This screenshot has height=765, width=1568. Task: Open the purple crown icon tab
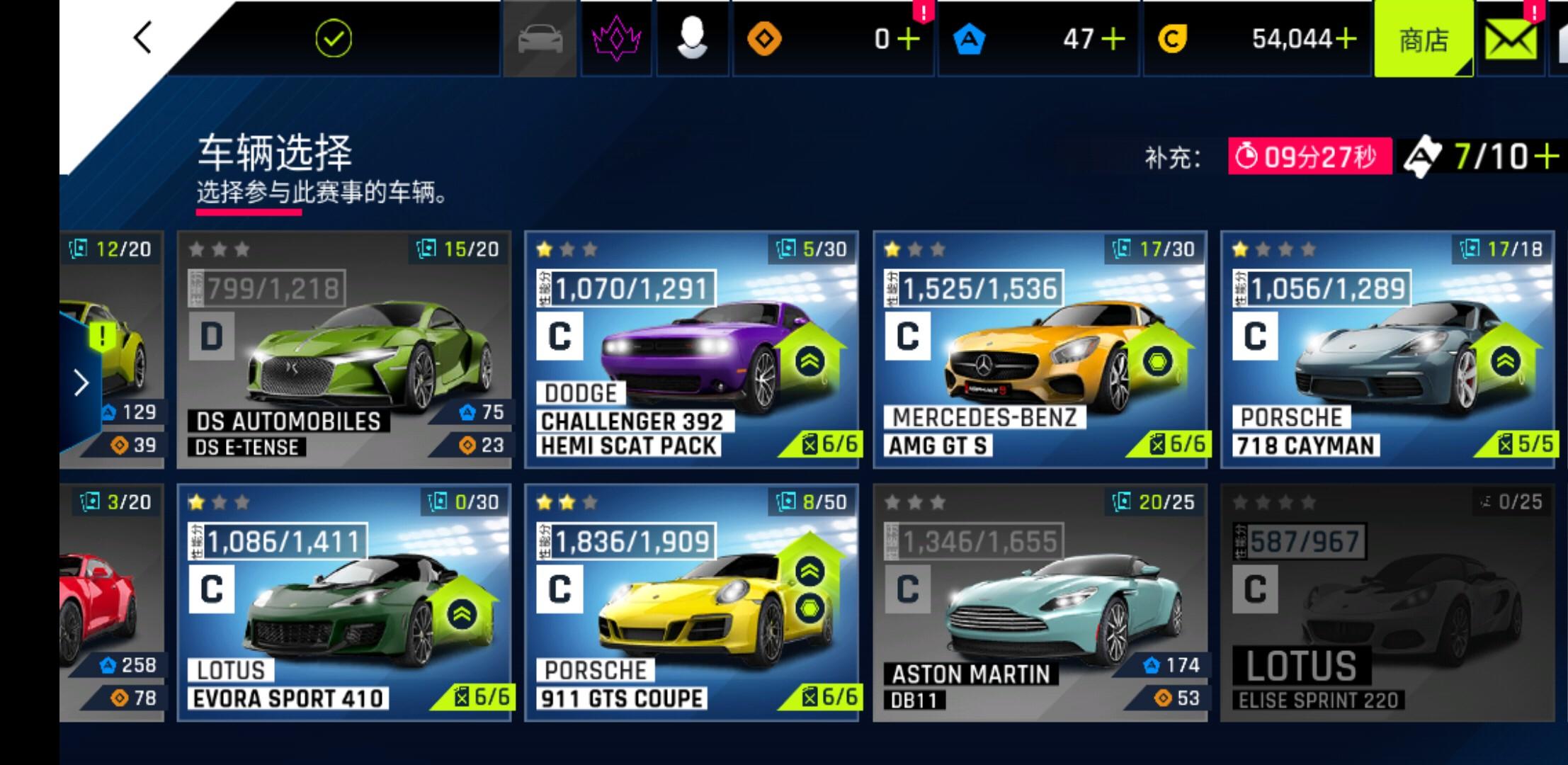[x=616, y=39]
